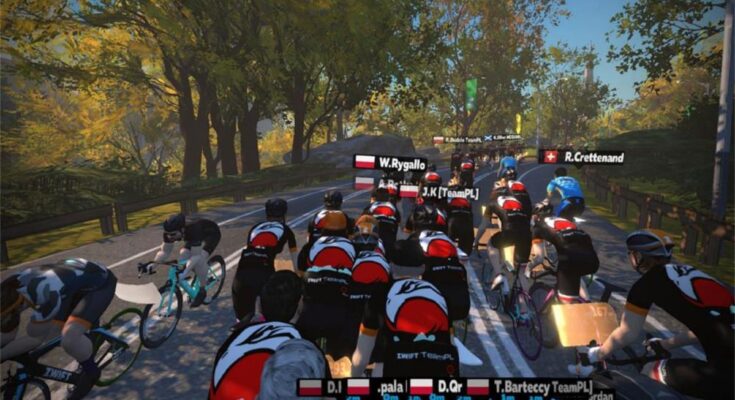Screen dimensions: 735x400
Task: Select the R.Crettenand rider name tag
Action: point(583,157)
